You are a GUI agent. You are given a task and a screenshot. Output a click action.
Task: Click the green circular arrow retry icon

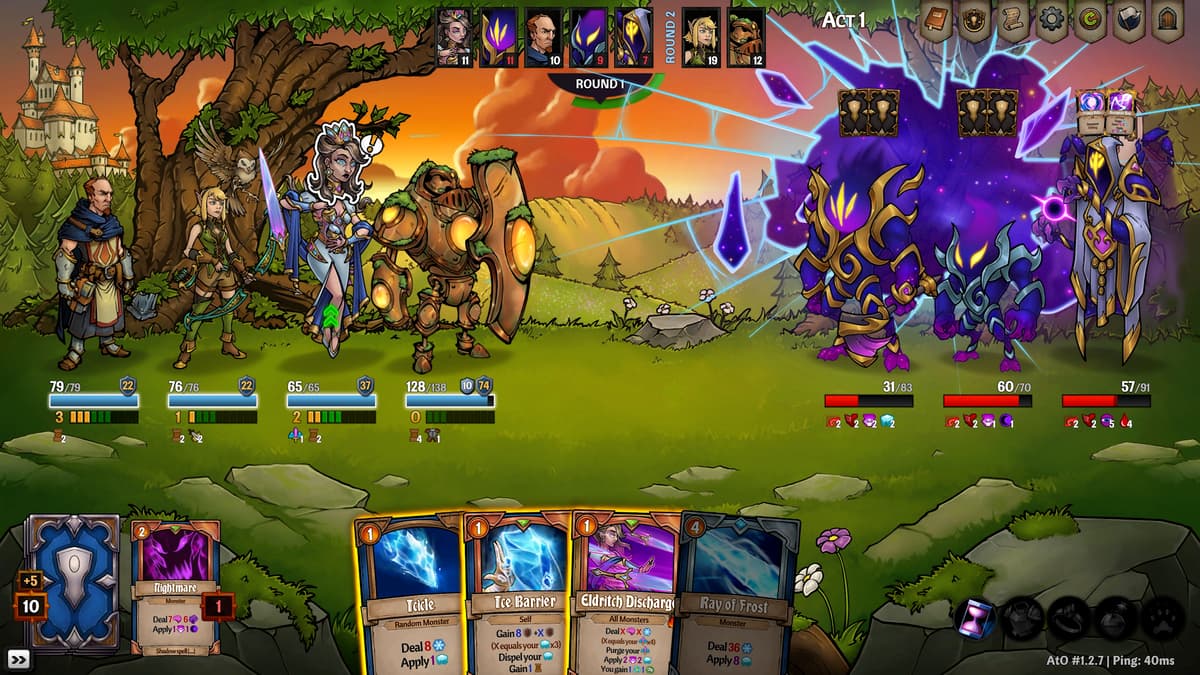point(1091,21)
